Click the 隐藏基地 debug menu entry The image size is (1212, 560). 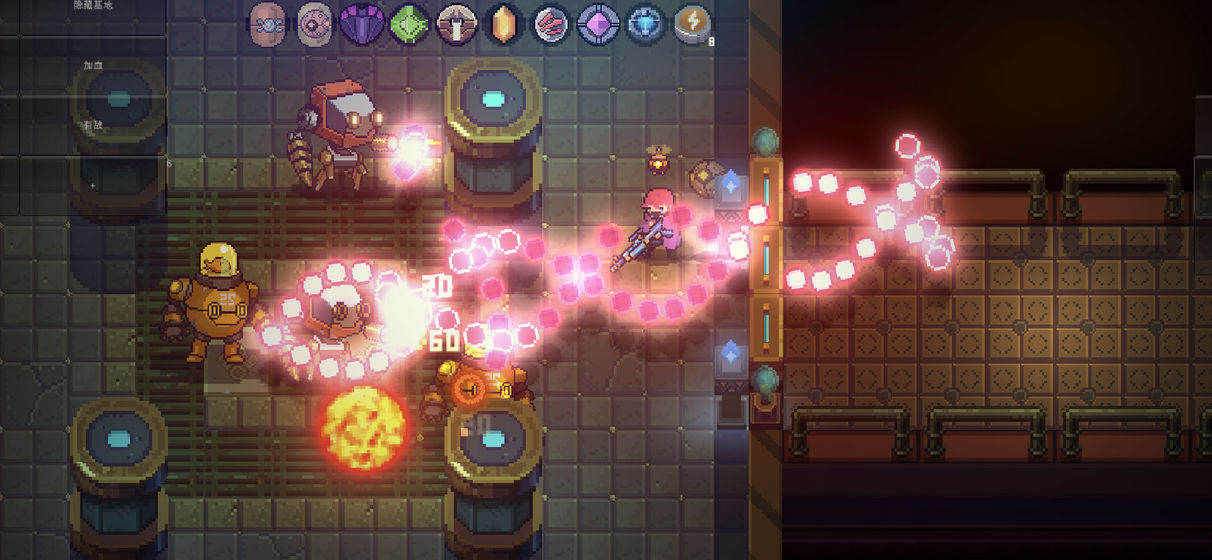tap(93, 6)
